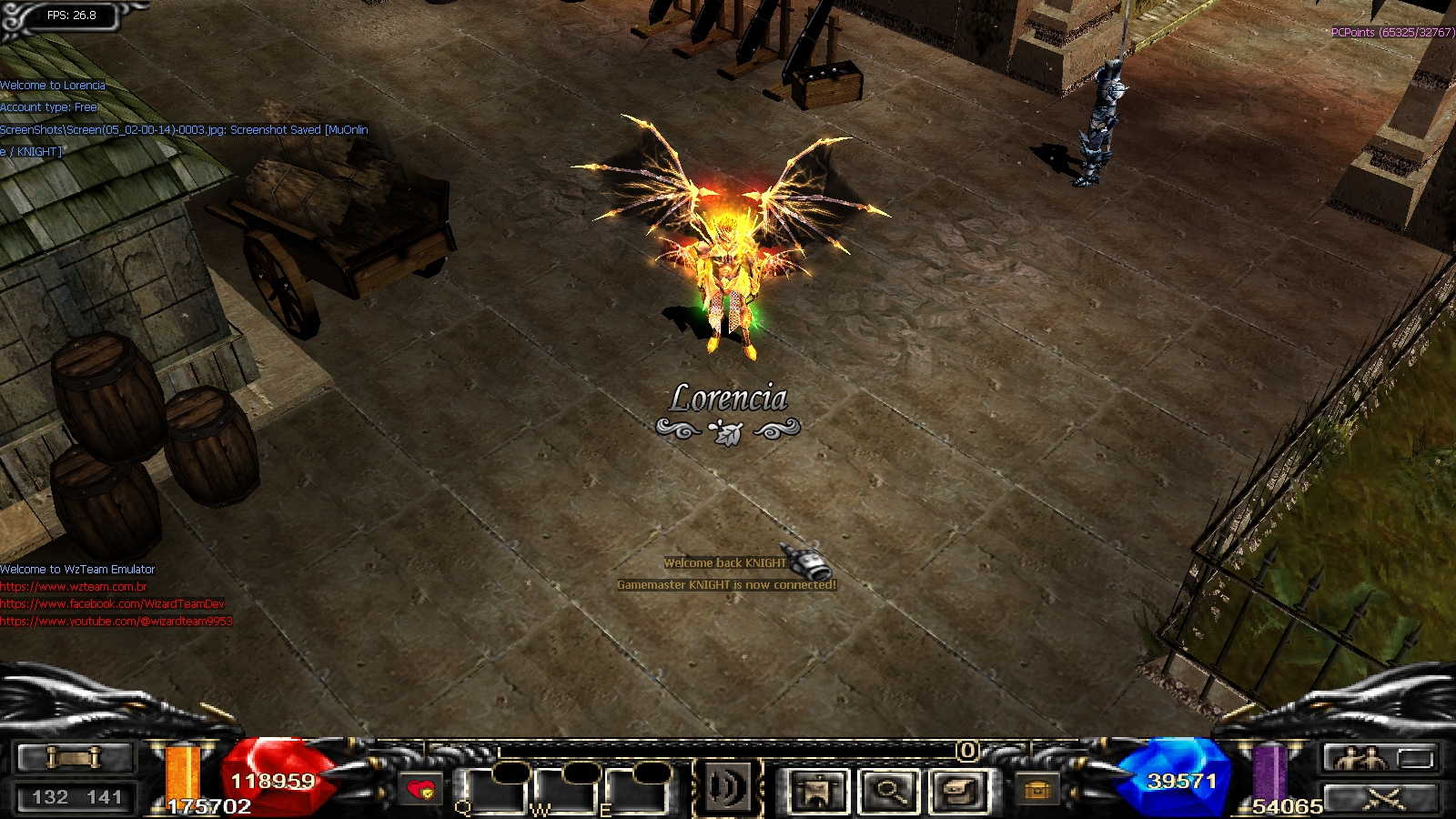Click the red heart shield icon
Viewport: 1456px width, 819px height.
(420, 790)
